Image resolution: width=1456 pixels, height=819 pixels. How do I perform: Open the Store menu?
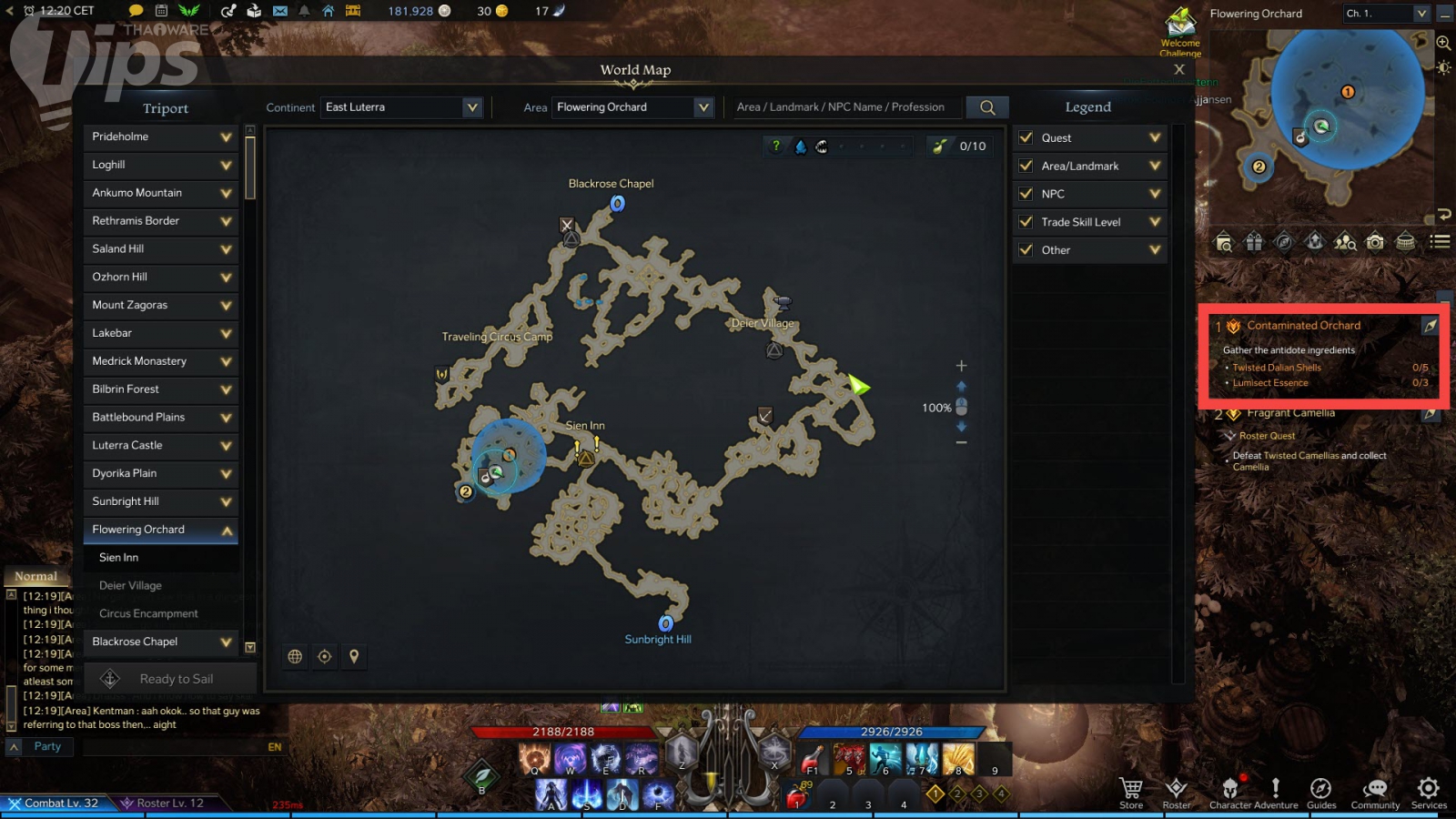click(1131, 793)
